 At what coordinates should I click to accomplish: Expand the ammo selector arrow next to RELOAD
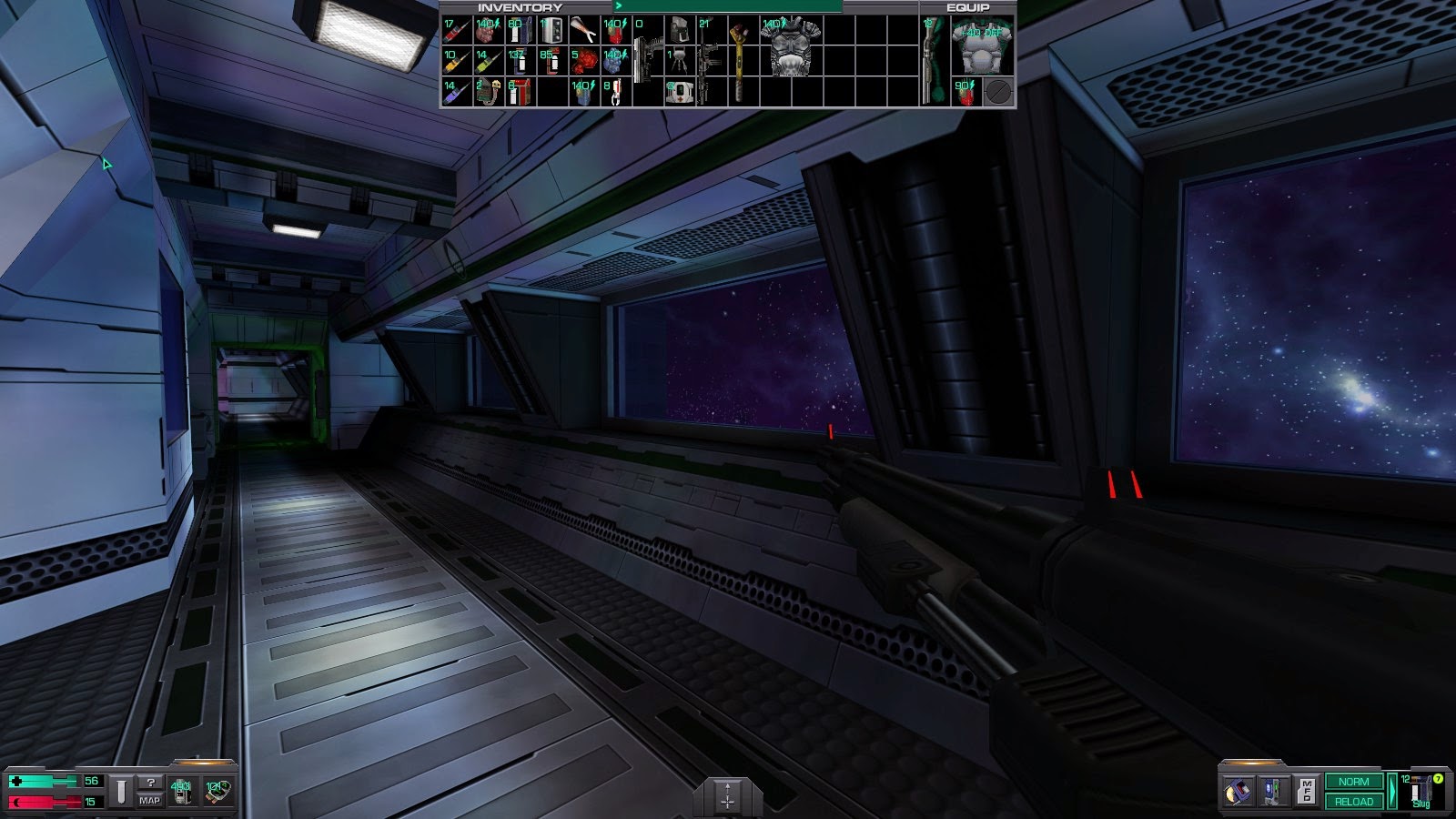(1392, 792)
